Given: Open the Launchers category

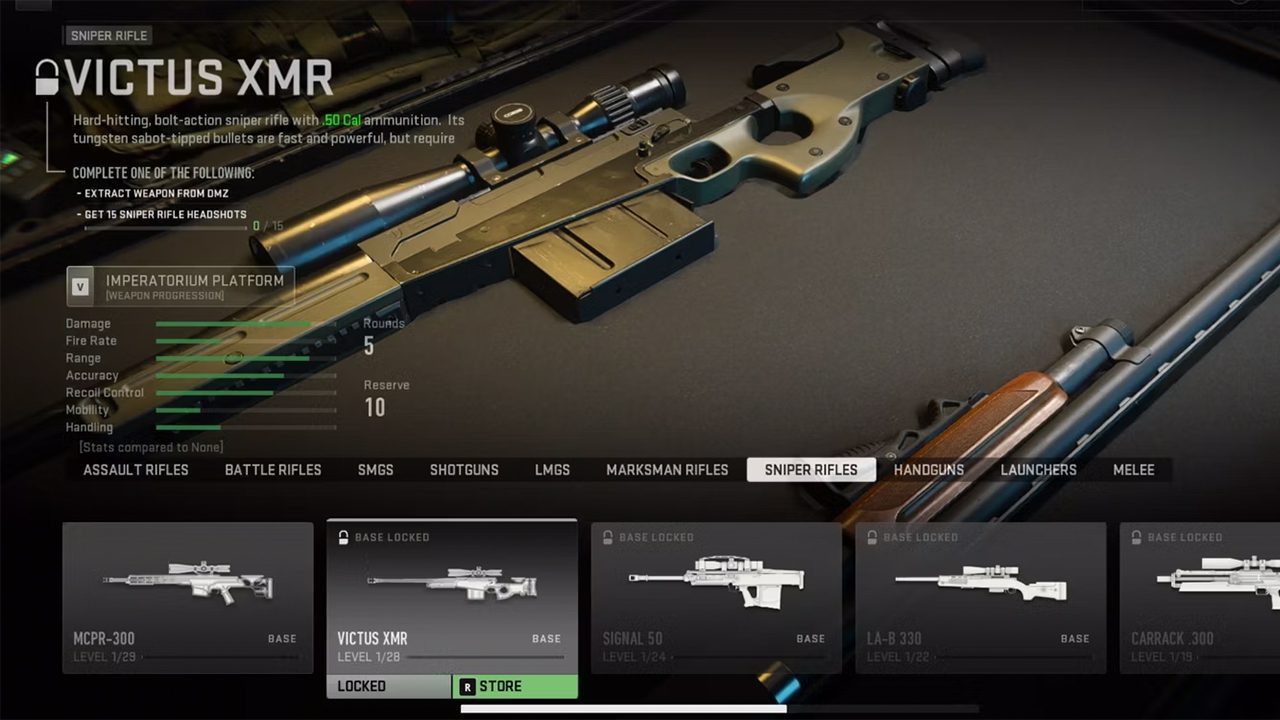Looking at the screenshot, I should point(1039,470).
